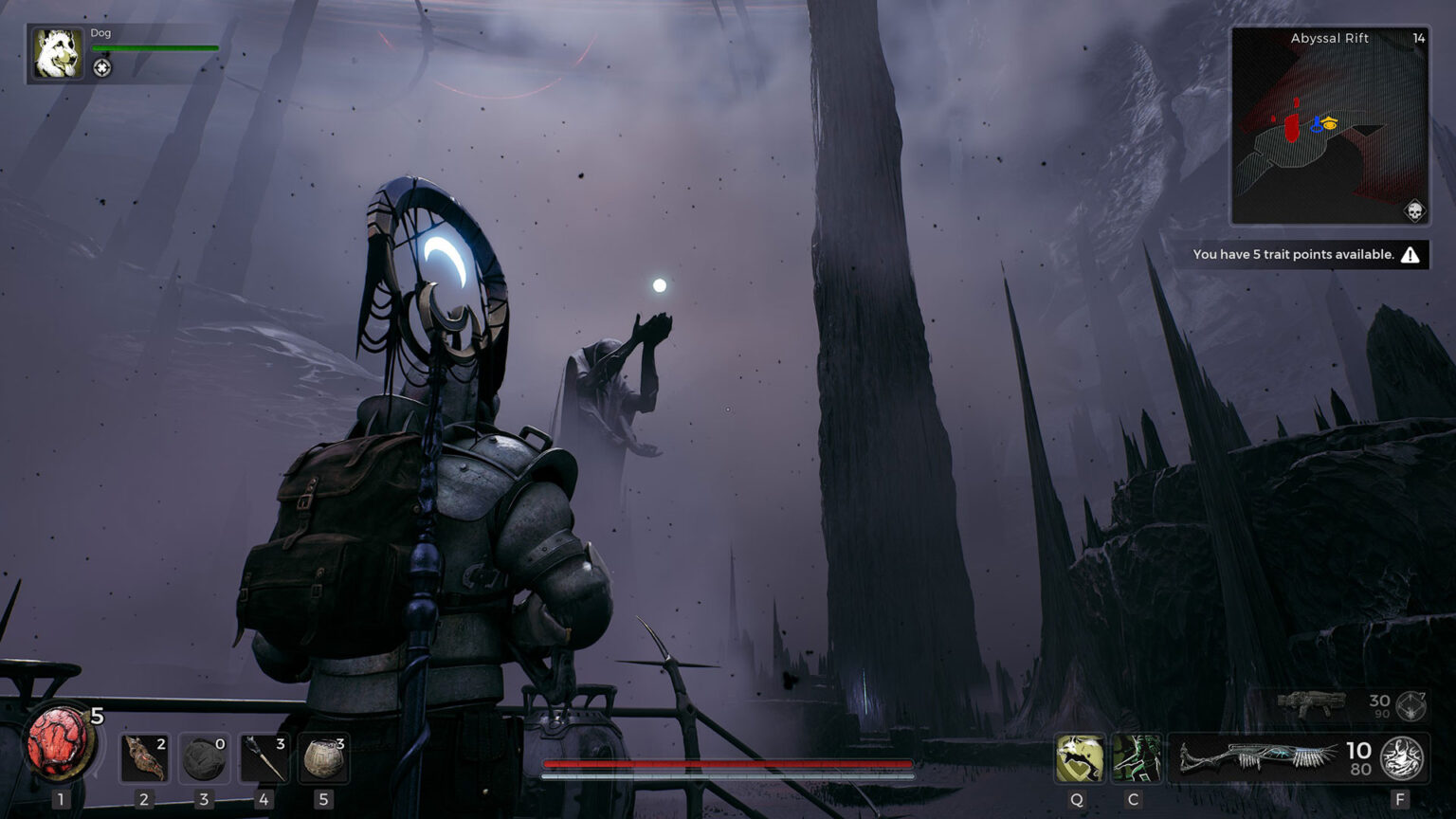Click the crosshair status icon under Dog
Viewport: 1456px width, 819px height.
(102, 67)
